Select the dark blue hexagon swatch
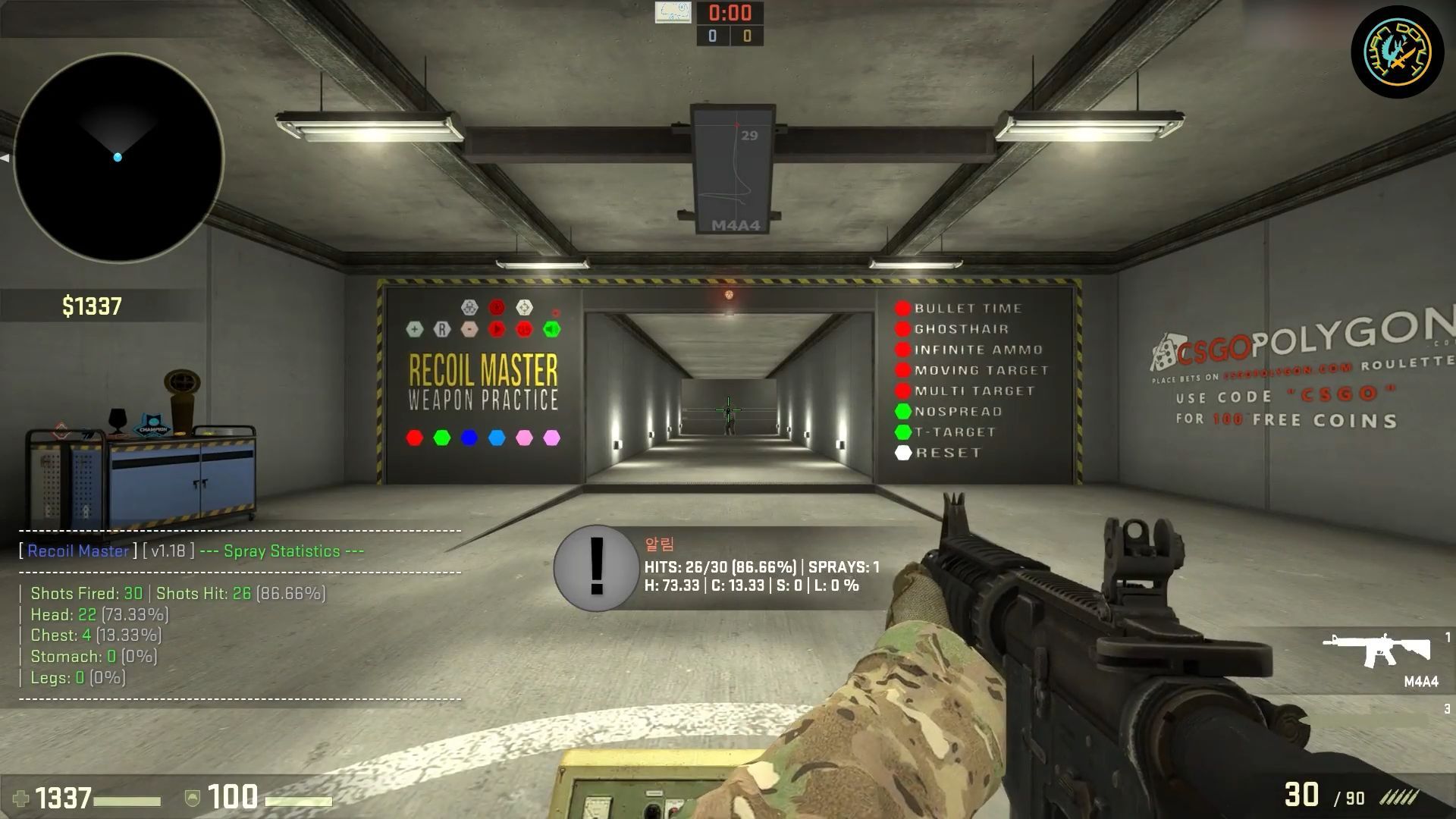 pyautogui.click(x=469, y=438)
